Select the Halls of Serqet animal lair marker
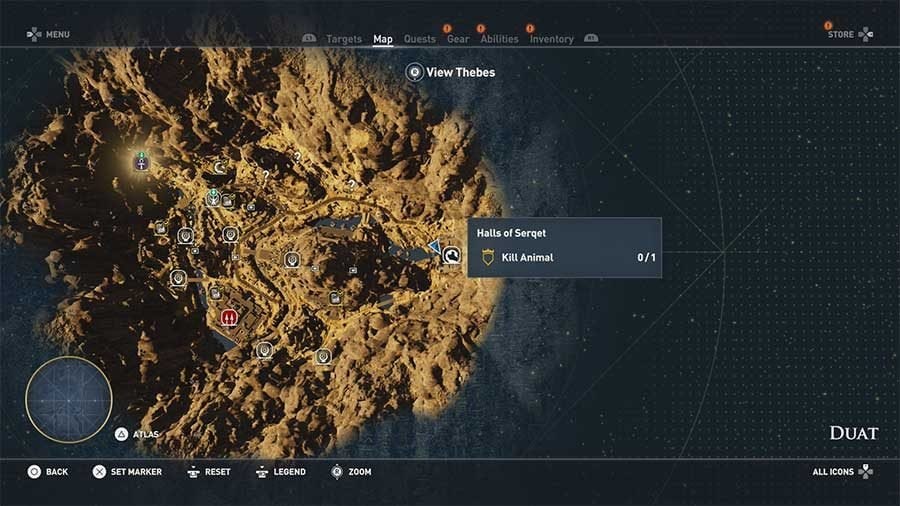The image size is (900, 506). coord(452,257)
